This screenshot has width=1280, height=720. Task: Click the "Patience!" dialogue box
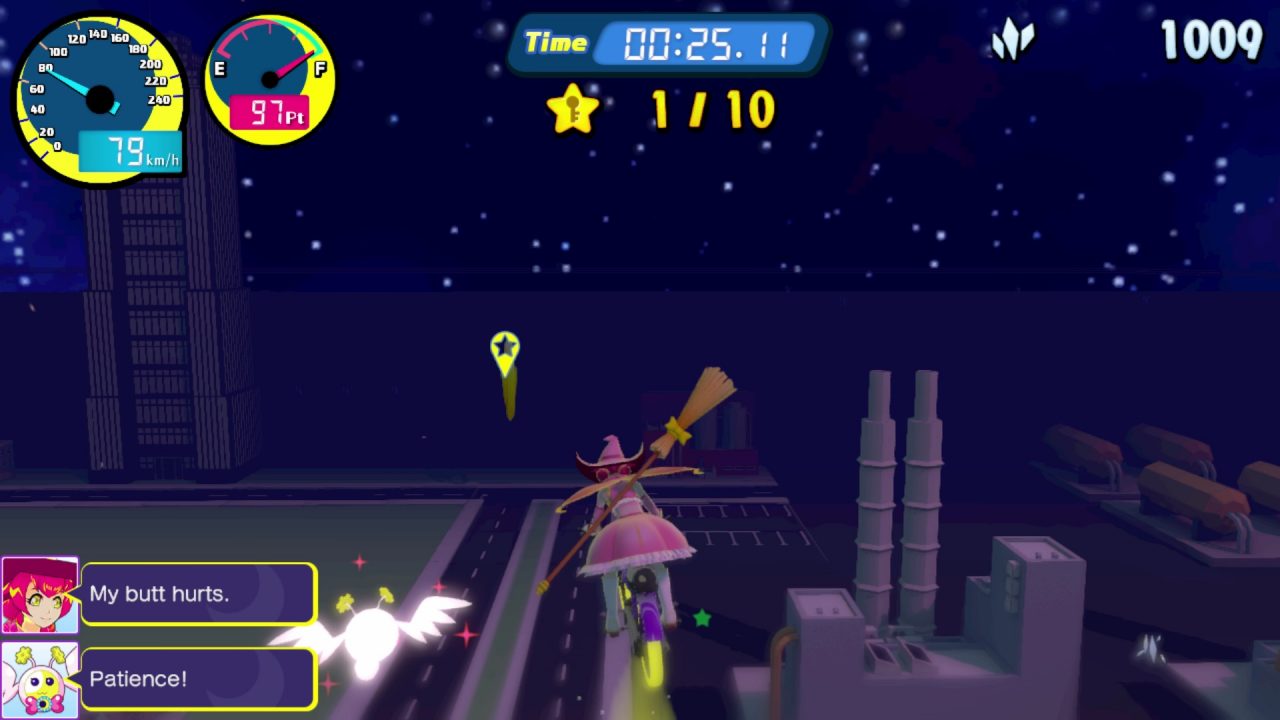tap(199, 679)
